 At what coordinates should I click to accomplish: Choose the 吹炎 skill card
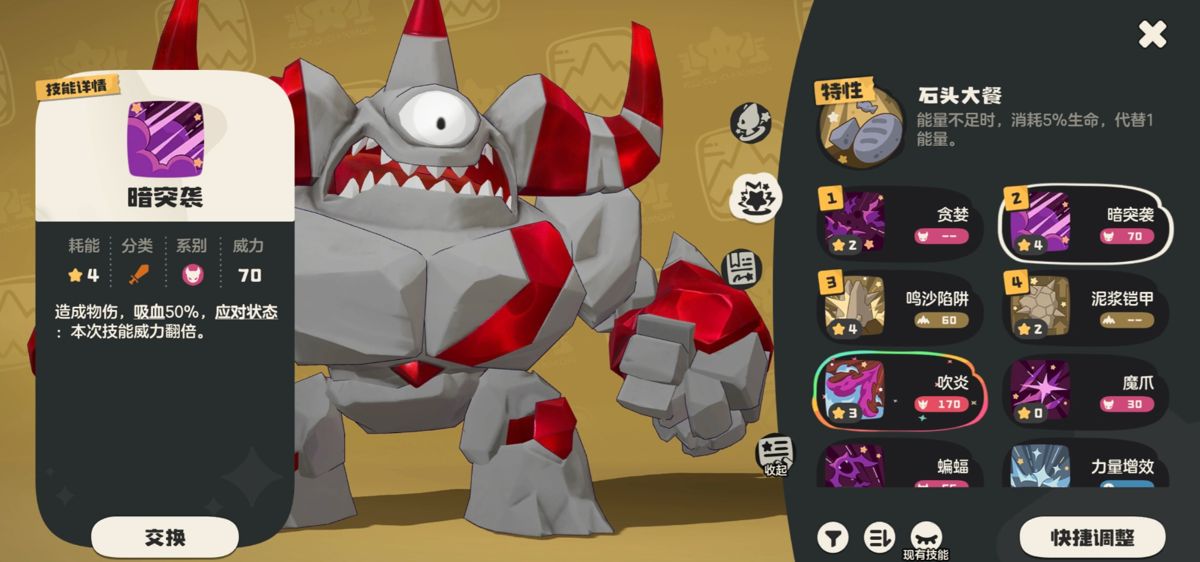900,391
